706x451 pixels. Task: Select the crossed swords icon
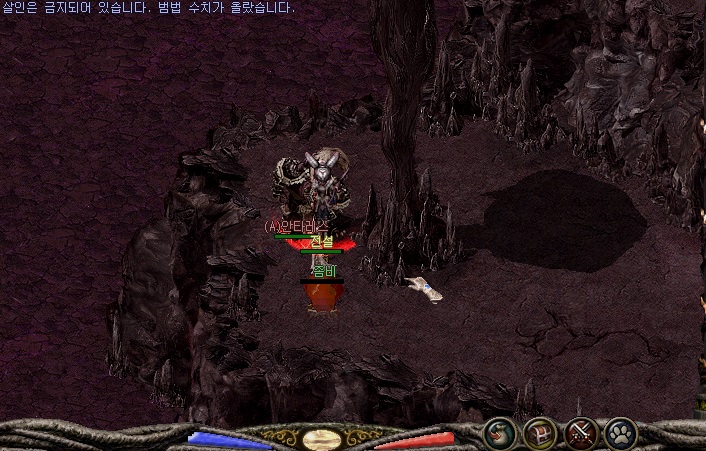[580, 433]
